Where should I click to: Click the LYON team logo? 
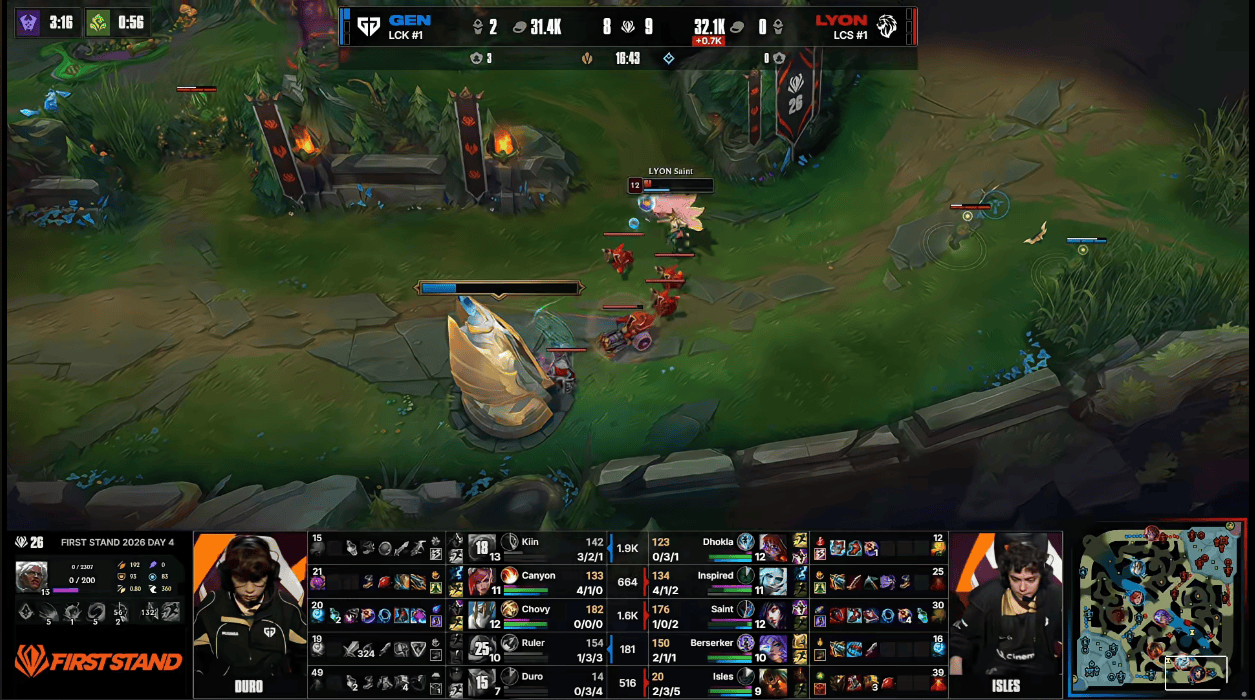(887, 27)
